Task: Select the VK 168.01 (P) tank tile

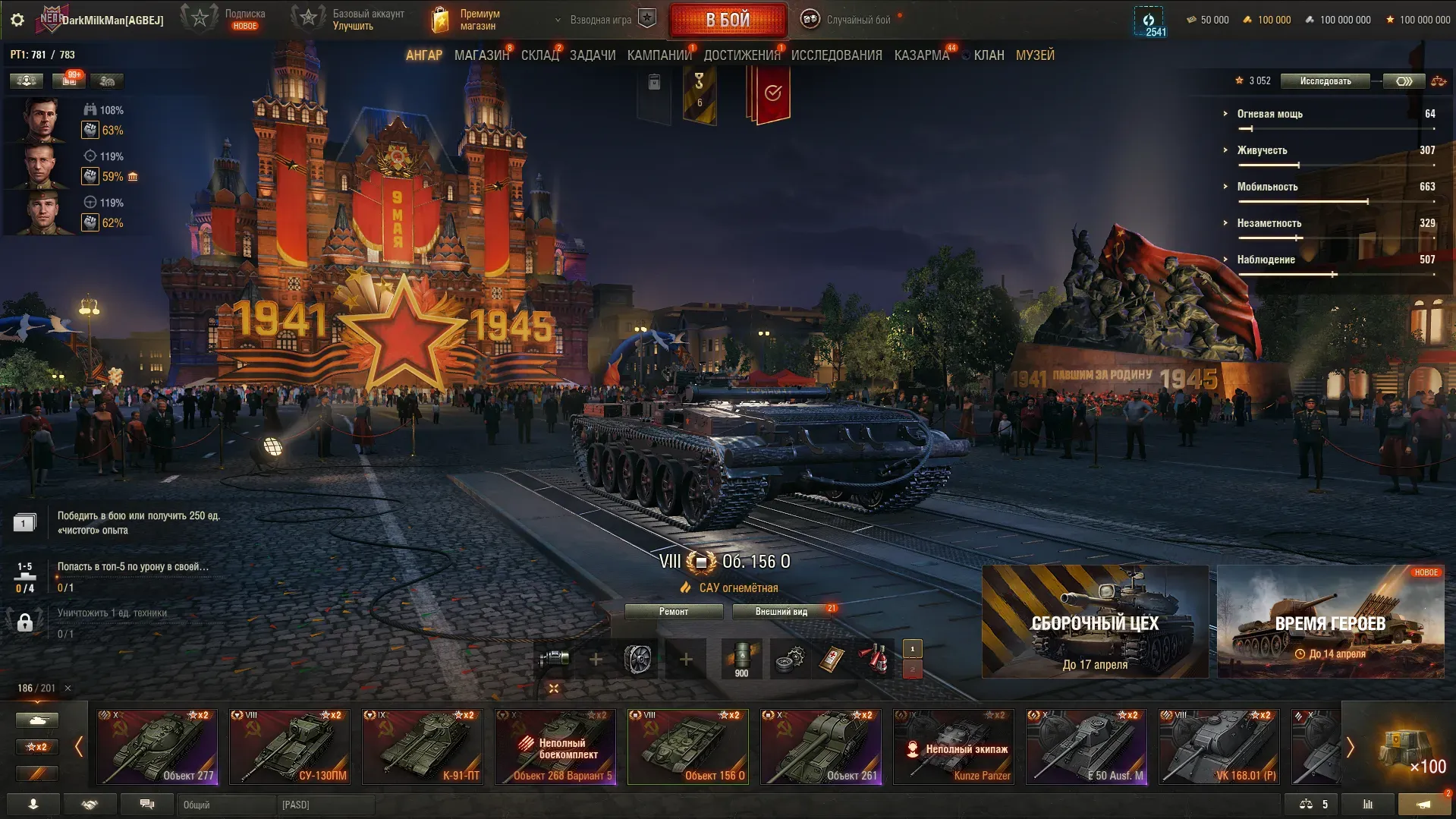Action: [x=1219, y=746]
